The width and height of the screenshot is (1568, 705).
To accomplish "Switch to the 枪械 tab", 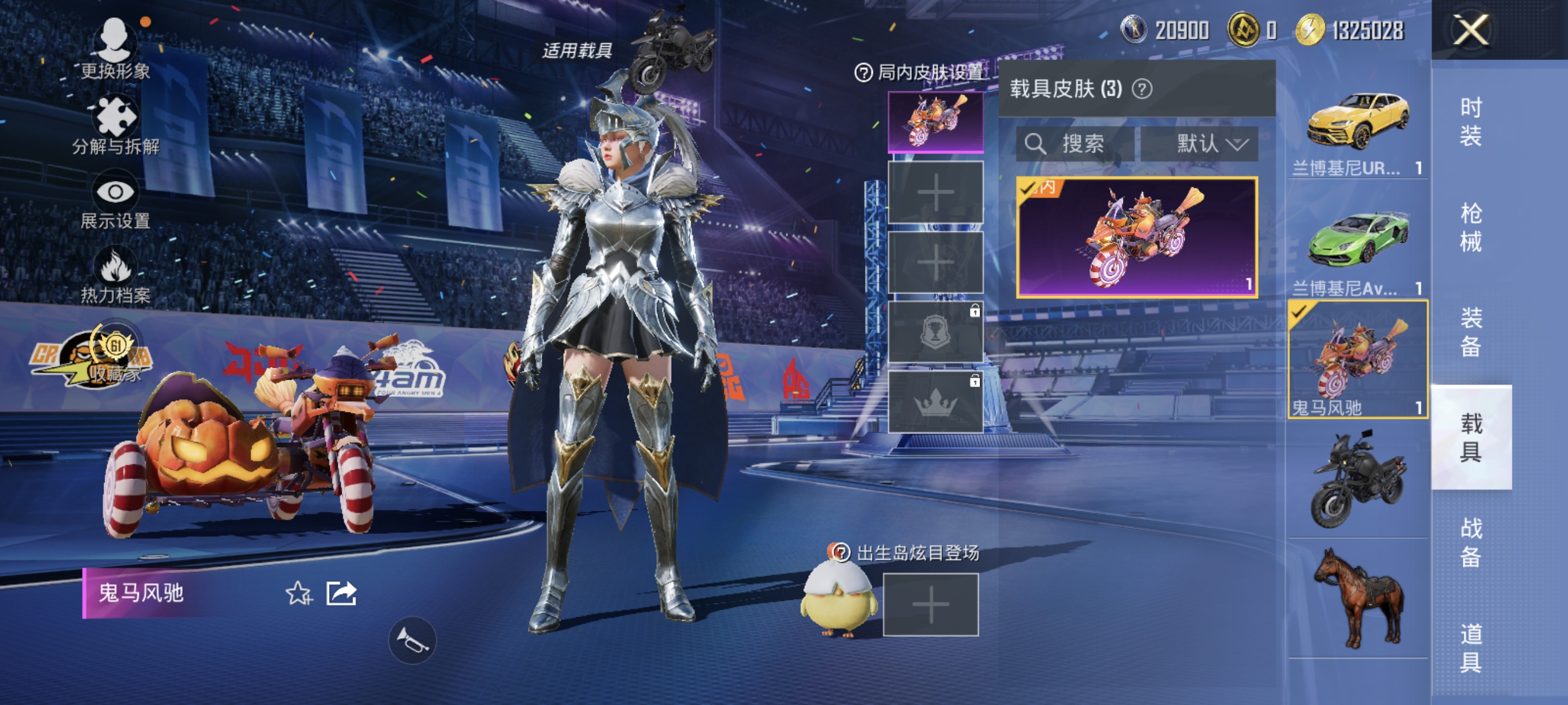I will (x=1471, y=228).
